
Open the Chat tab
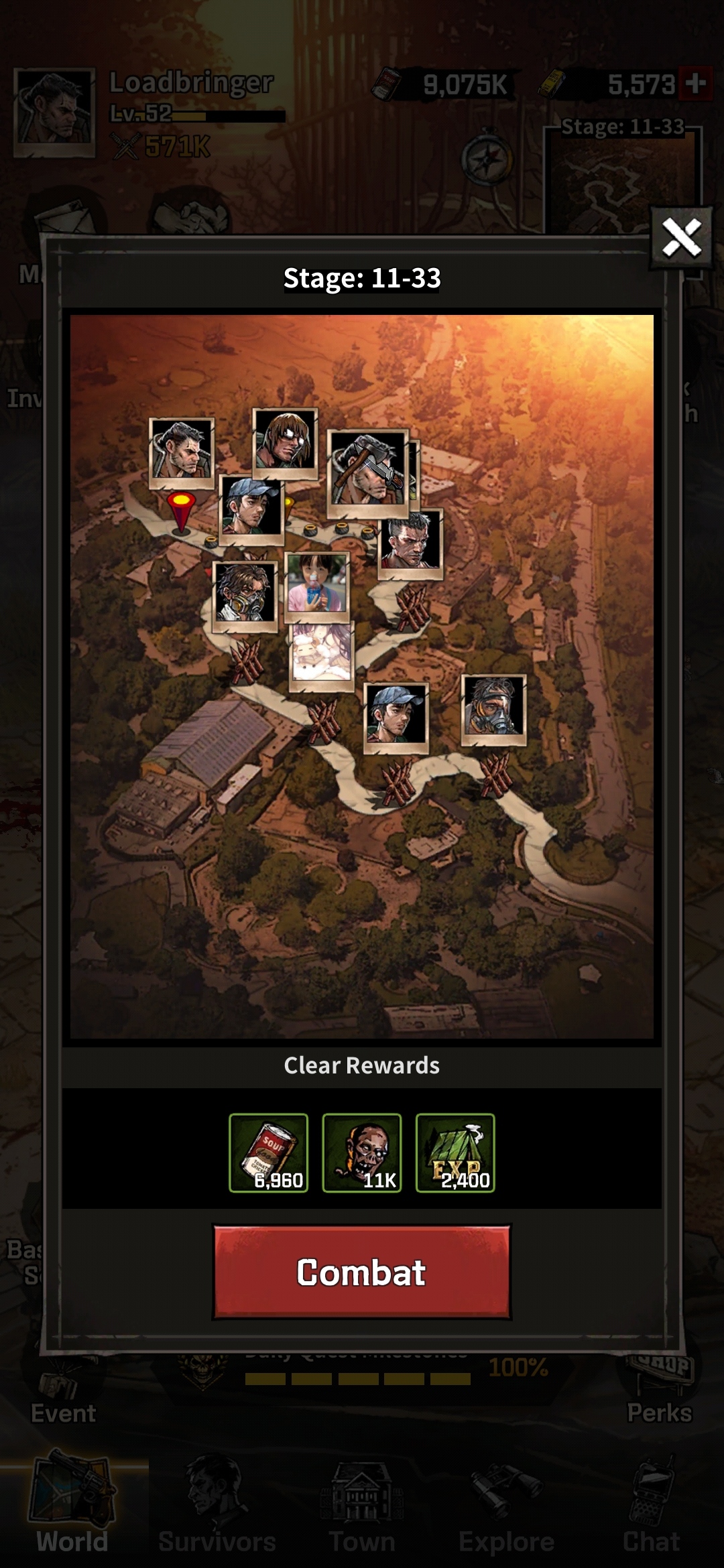pyautogui.click(x=651, y=1508)
